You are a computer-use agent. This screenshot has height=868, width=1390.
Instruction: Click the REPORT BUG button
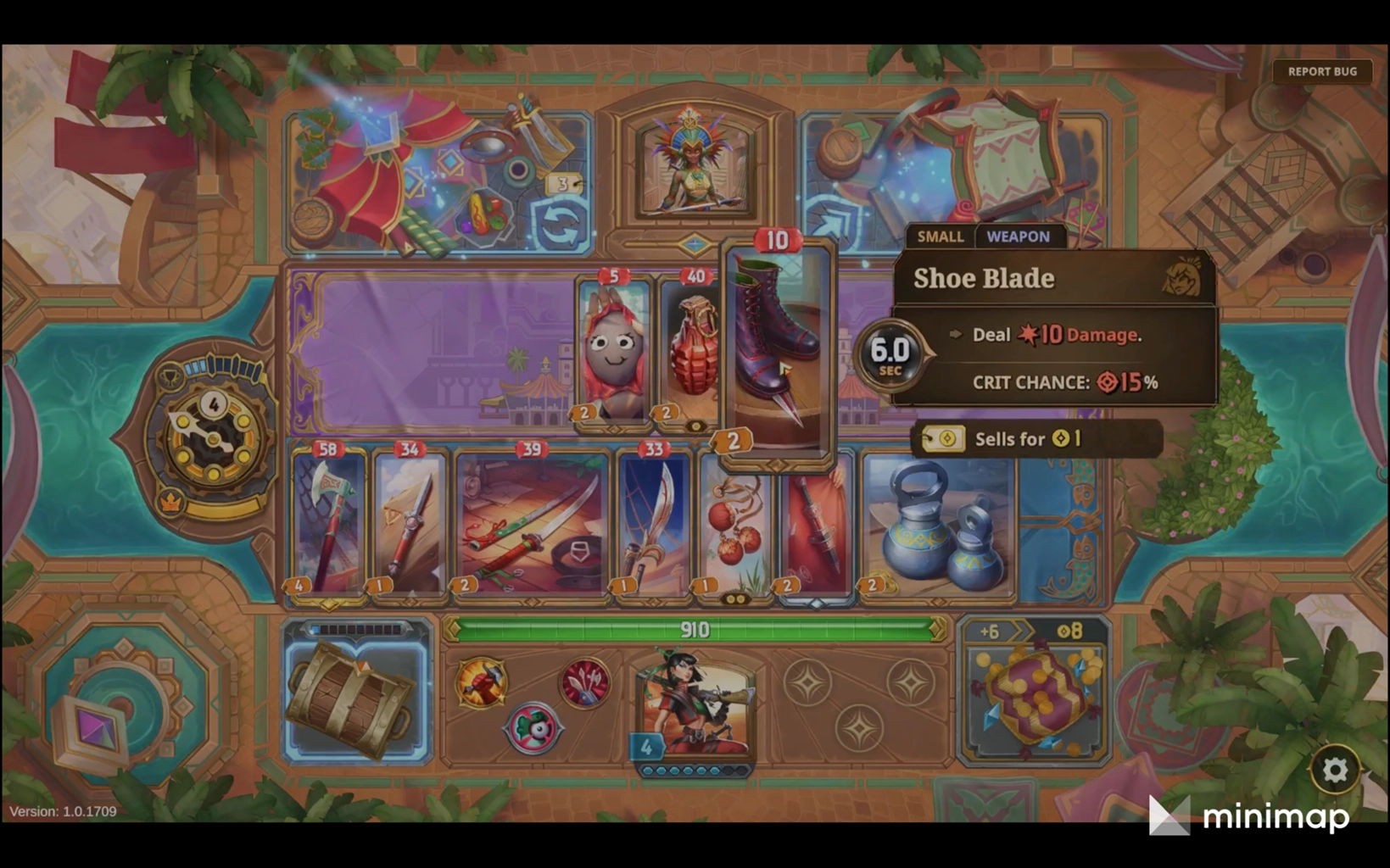pos(1321,71)
